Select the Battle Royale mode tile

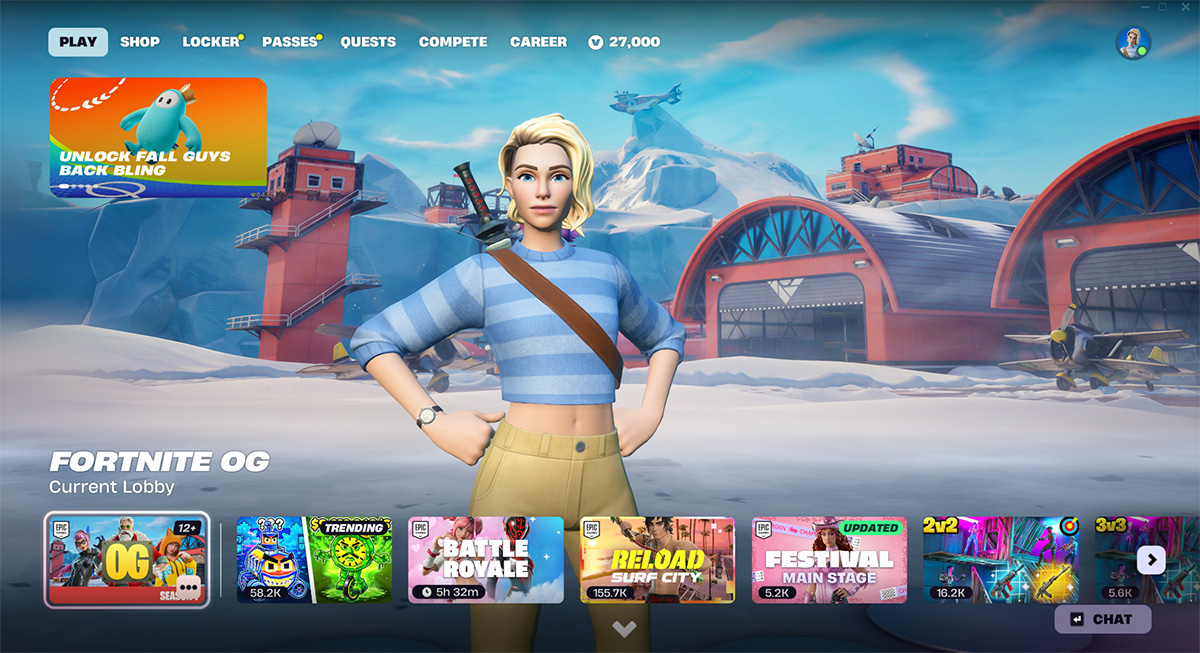point(485,560)
